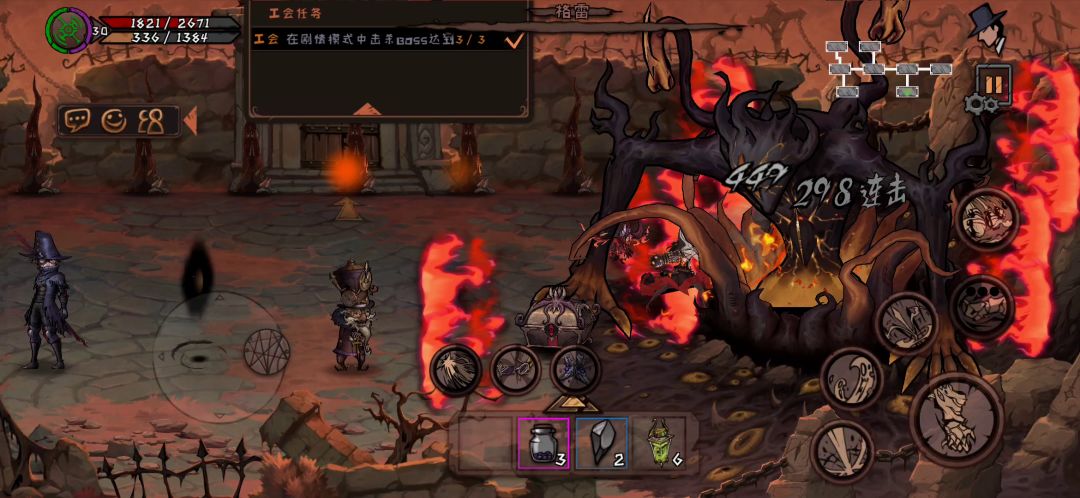This screenshot has width=1080, height=498.
Task: Open the character portrait with green emblem
Action: click(67, 29)
